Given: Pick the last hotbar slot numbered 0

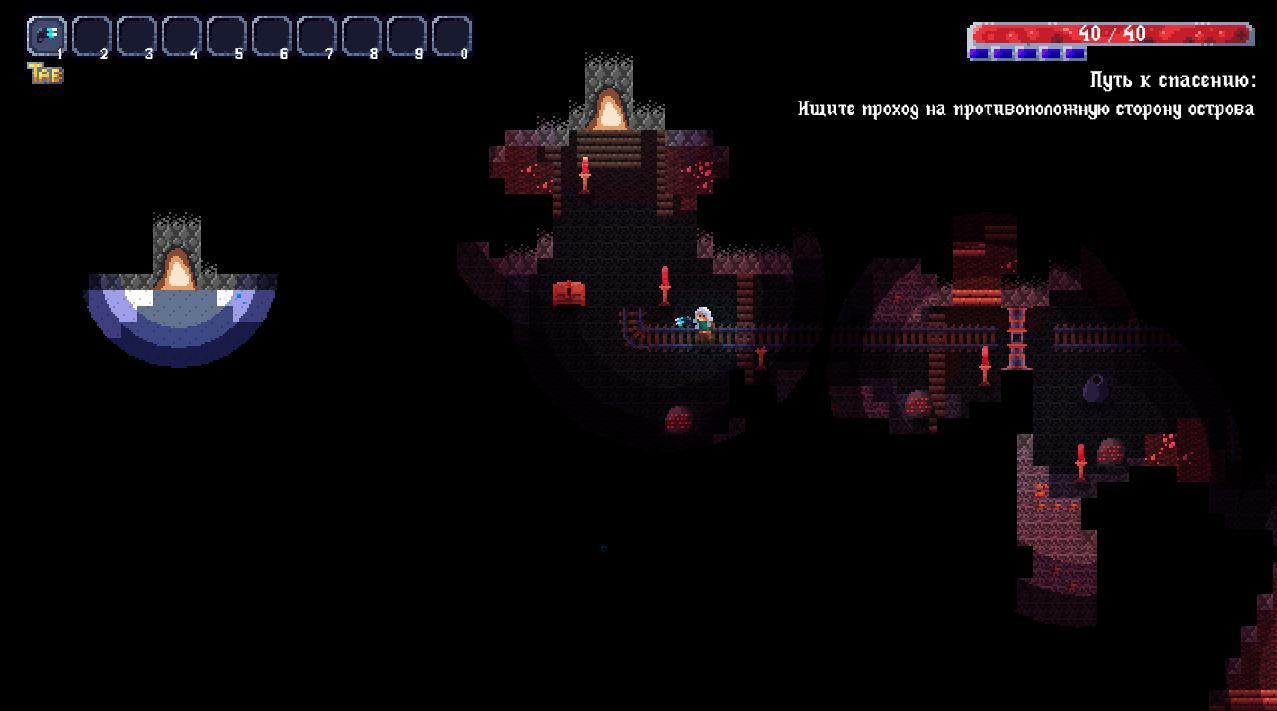Looking at the screenshot, I should [451, 36].
